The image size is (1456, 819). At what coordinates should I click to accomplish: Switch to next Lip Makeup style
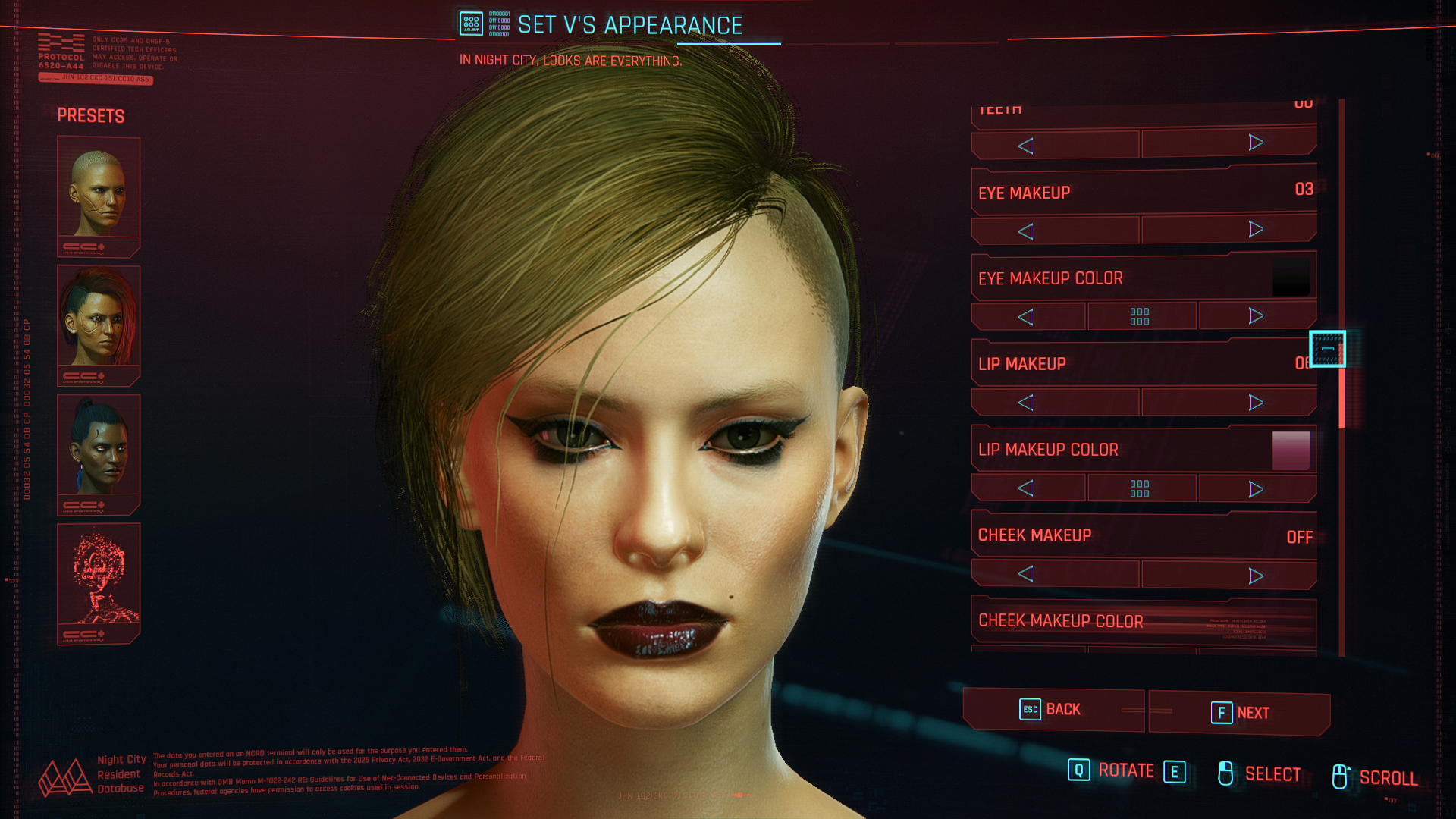[1256, 403]
